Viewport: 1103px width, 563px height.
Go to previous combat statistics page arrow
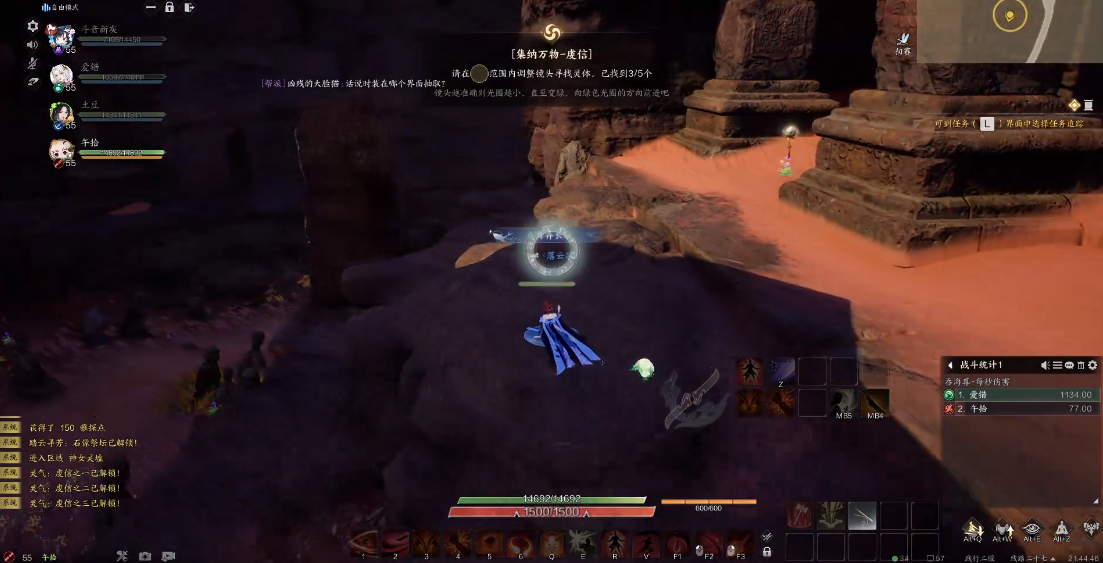coord(950,365)
